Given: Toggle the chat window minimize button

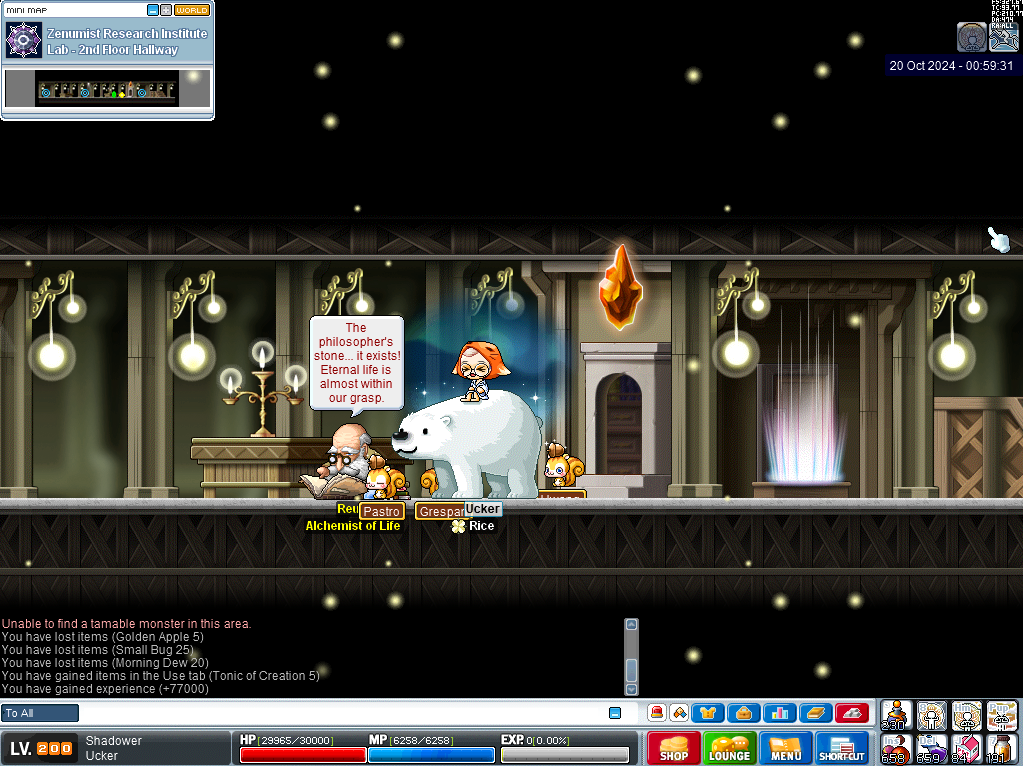Looking at the screenshot, I should click(x=615, y=713).
